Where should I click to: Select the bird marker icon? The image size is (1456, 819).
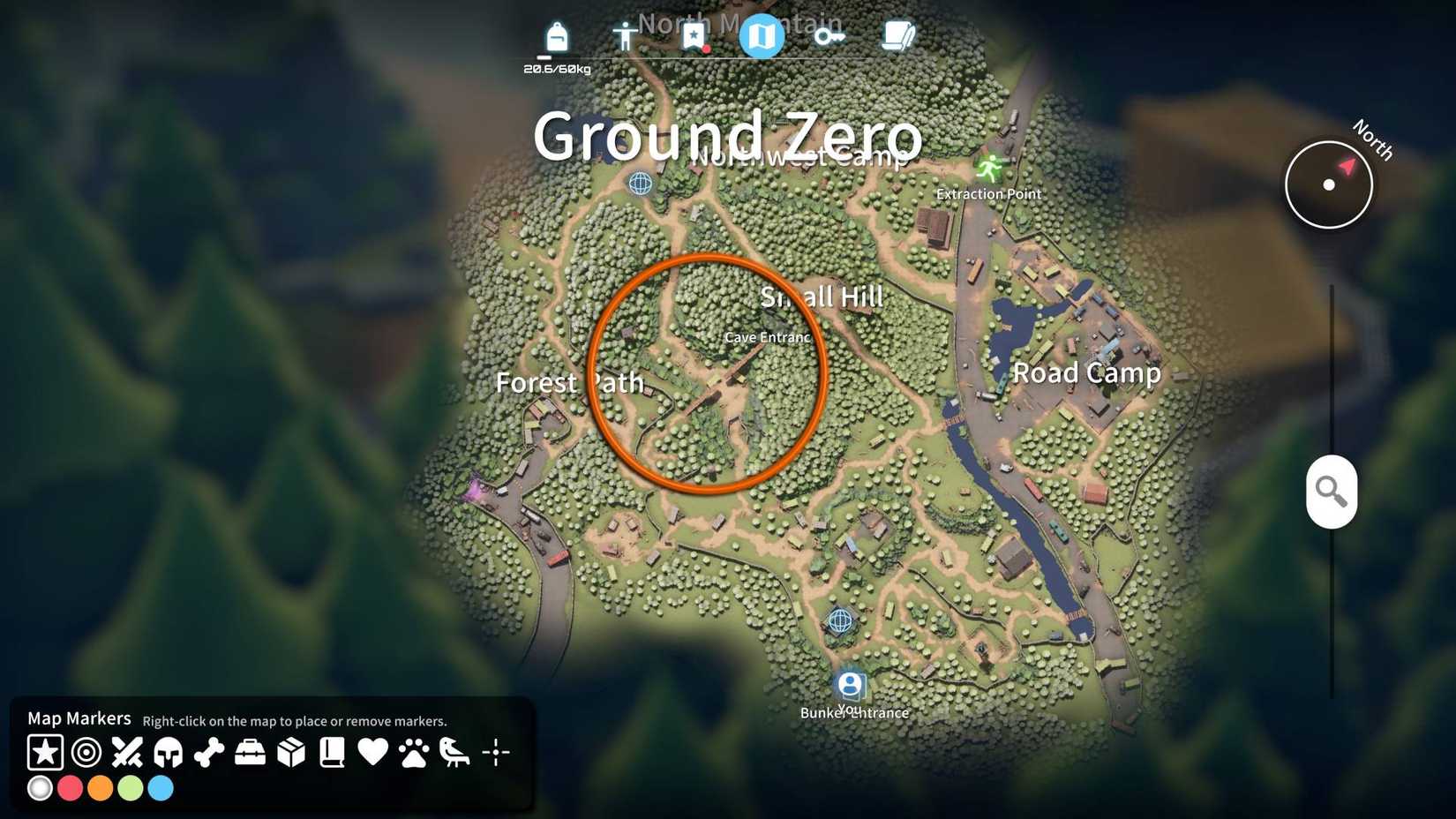pos(454,753)
